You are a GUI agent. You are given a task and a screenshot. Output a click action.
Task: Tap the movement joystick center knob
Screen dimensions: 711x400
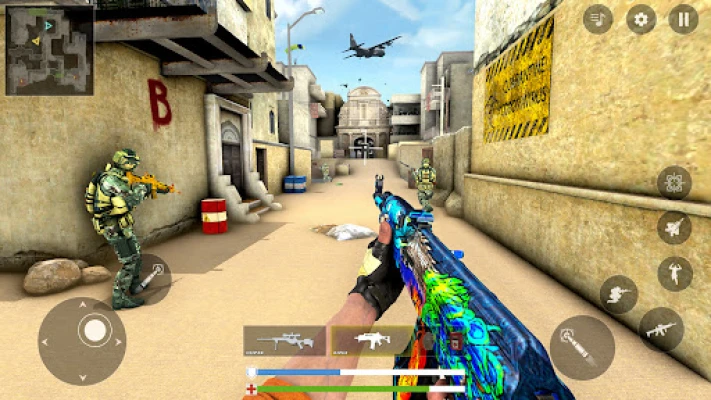click(94, 329)
